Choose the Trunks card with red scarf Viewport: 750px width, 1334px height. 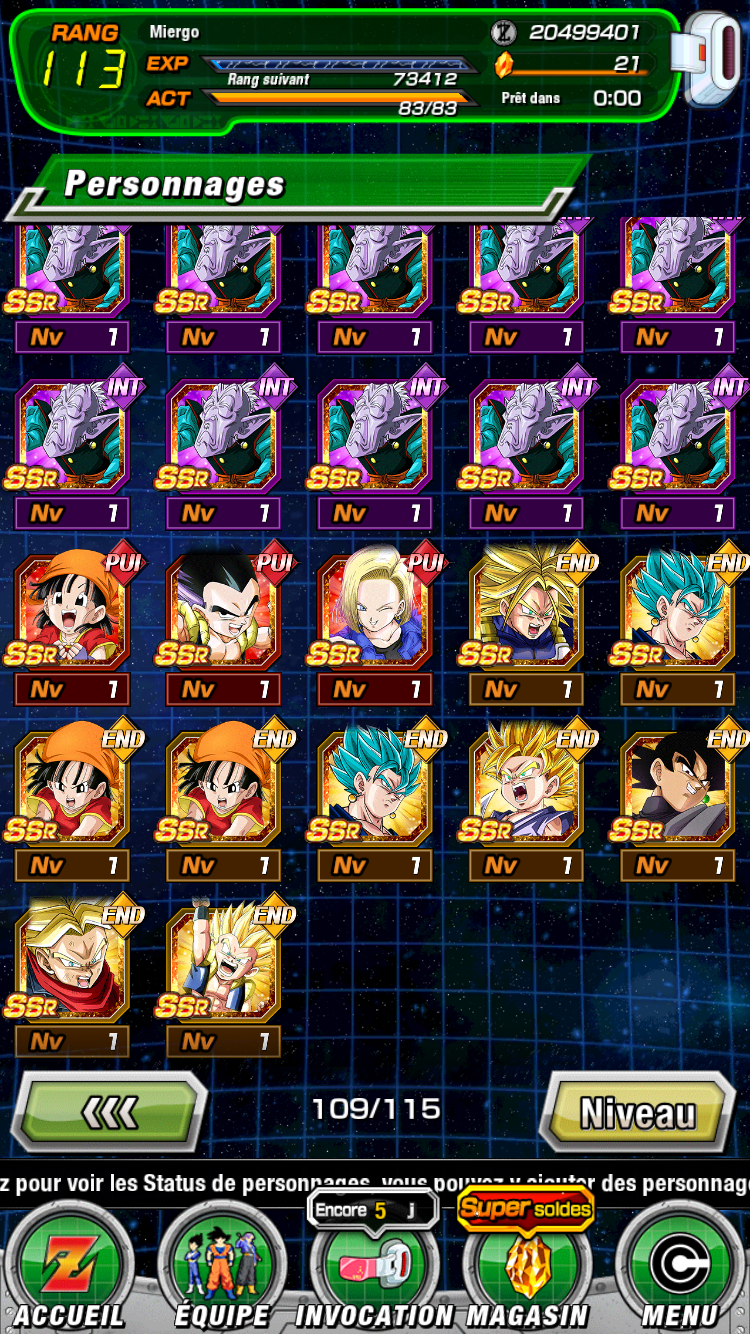coord(72,962)
